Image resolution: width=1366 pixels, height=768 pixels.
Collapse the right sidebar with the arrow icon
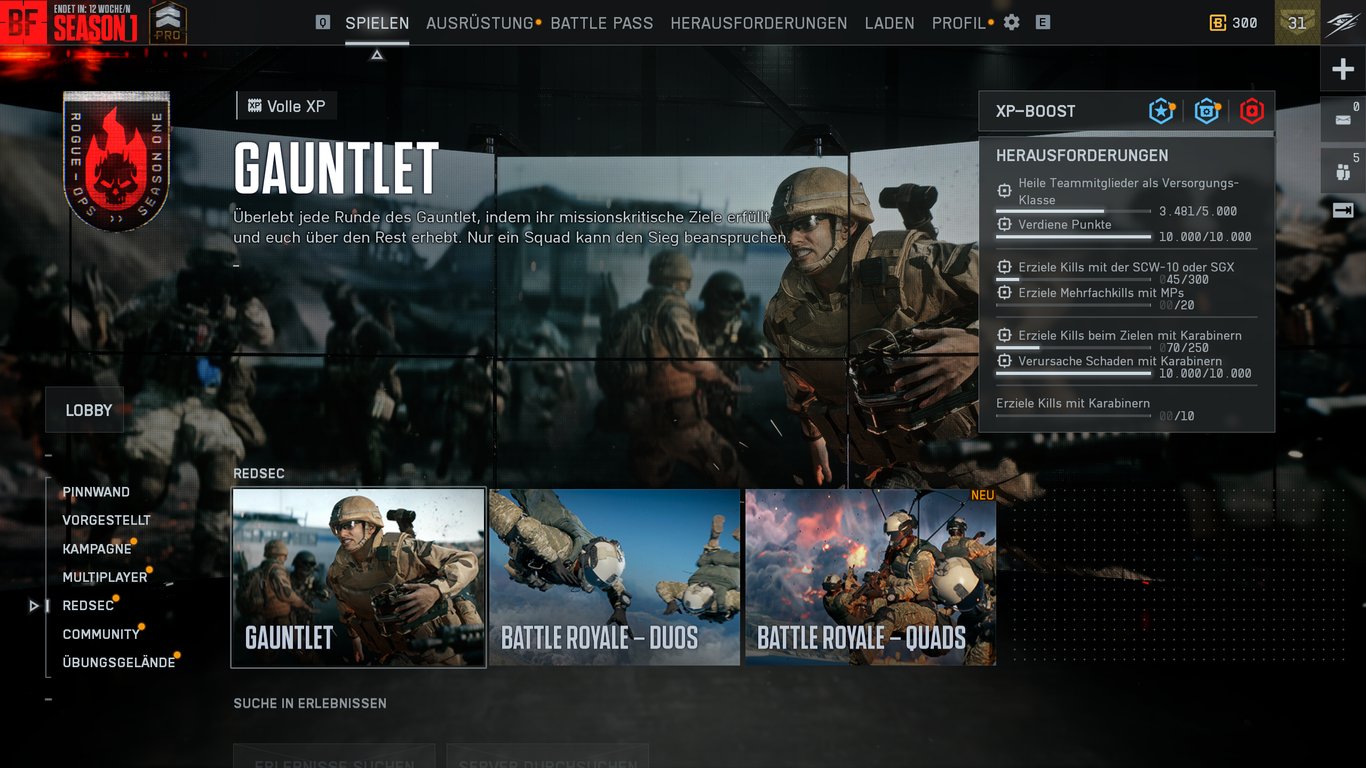1341,209
